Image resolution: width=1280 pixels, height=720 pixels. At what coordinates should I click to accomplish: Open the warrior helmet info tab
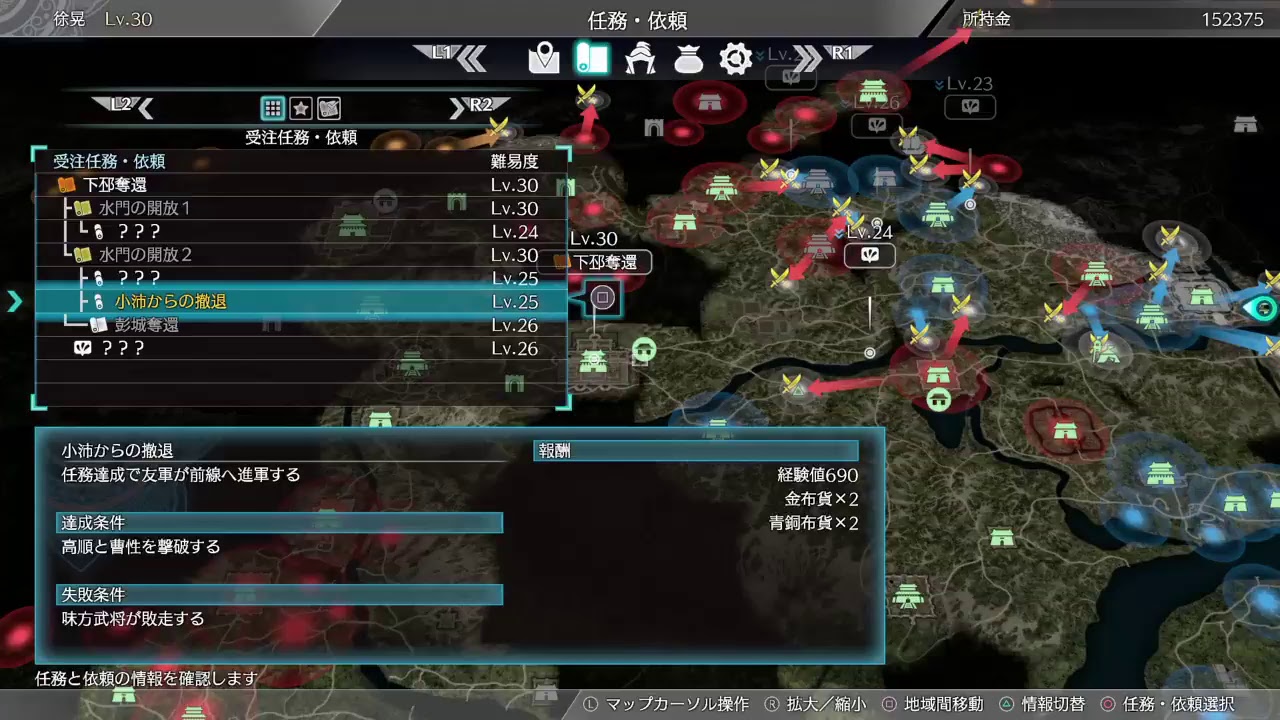[x=640, y=58]
